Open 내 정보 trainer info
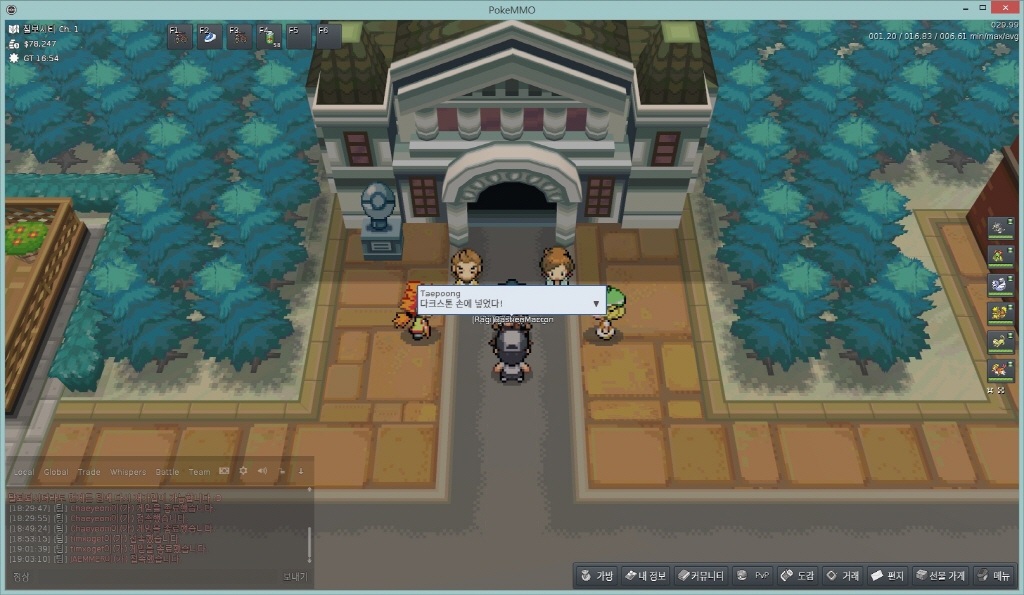1024x595 pixels. pos(645,576)
